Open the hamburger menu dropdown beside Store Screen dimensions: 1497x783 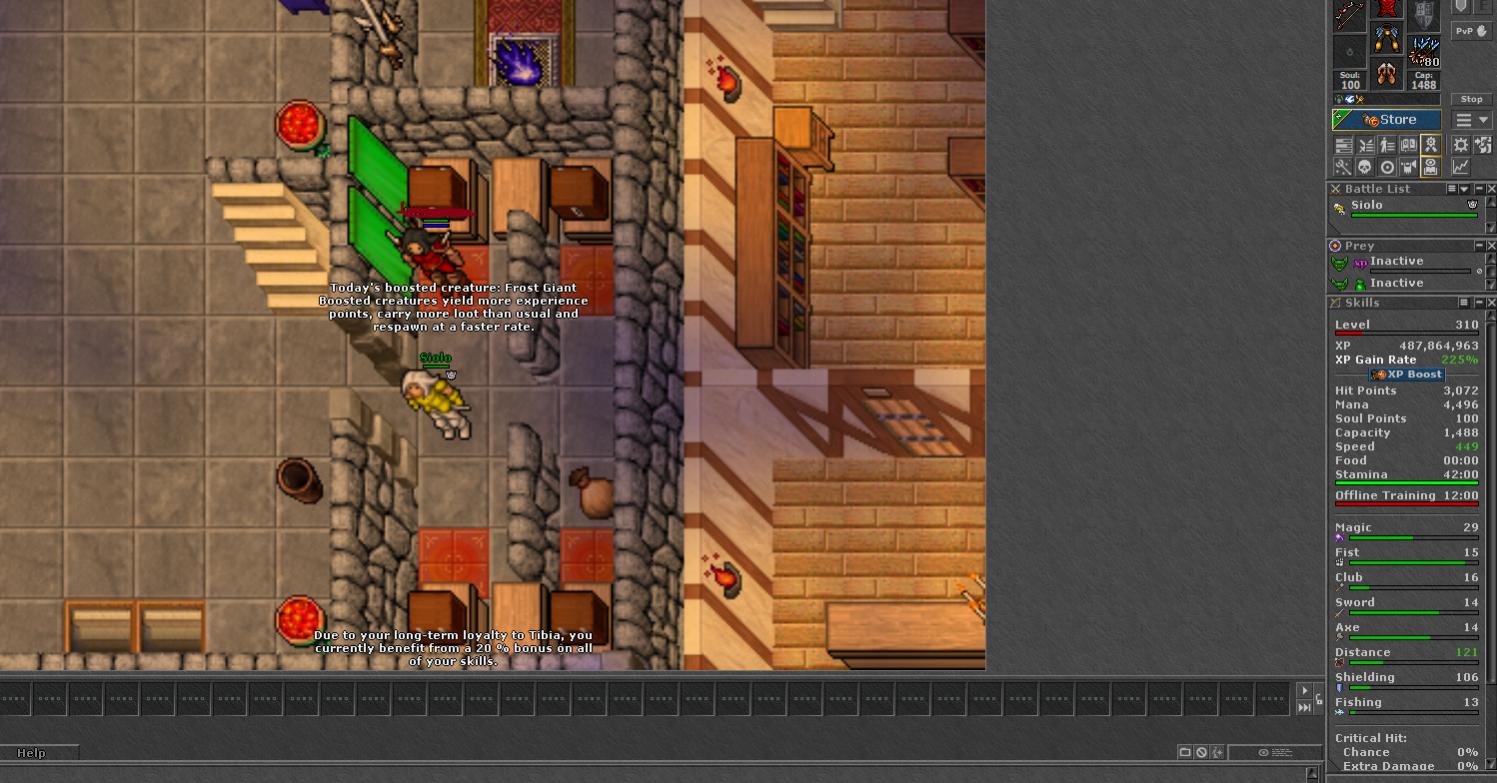coord(1472,120)
